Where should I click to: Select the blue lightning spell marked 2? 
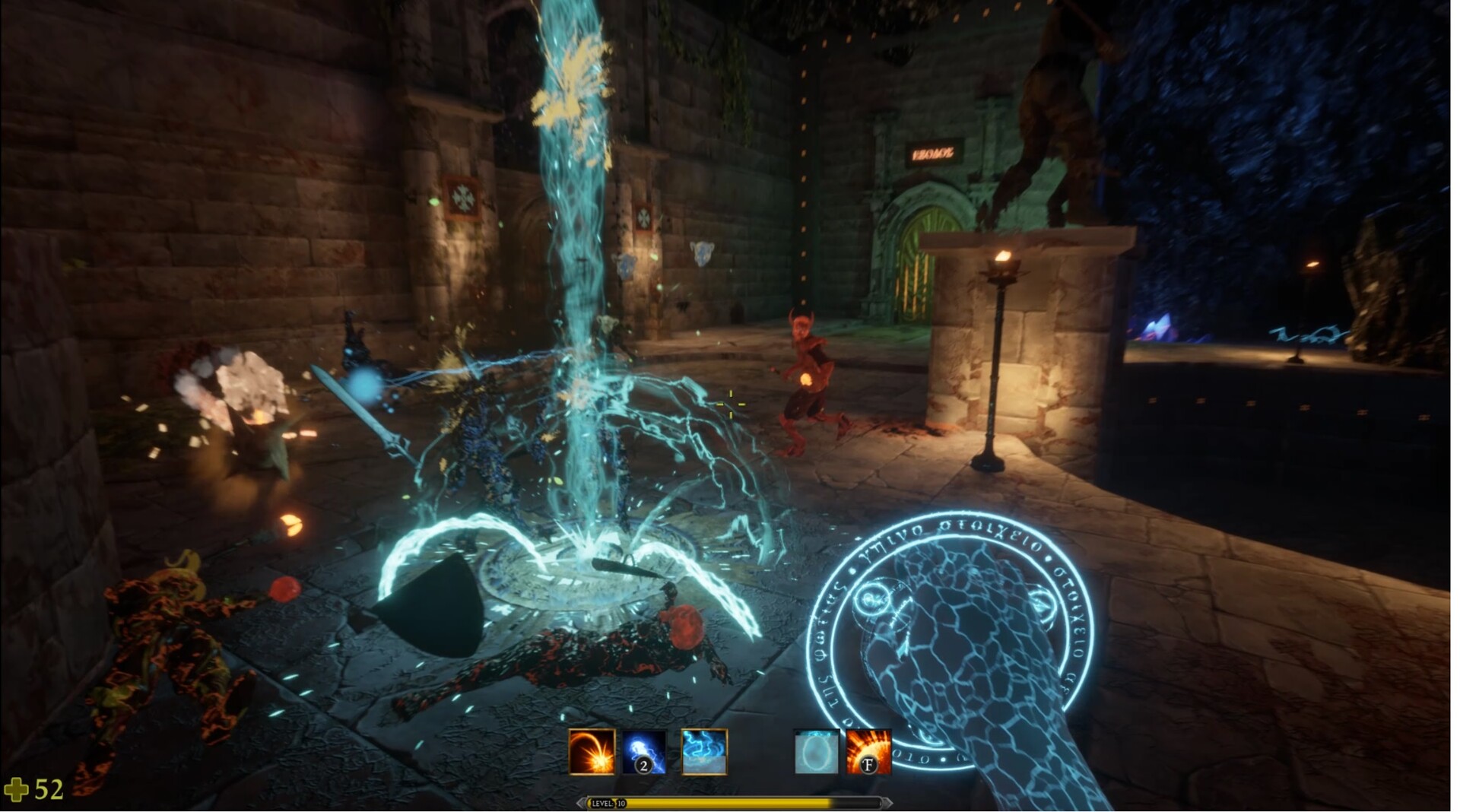click(x=643, y=749)
